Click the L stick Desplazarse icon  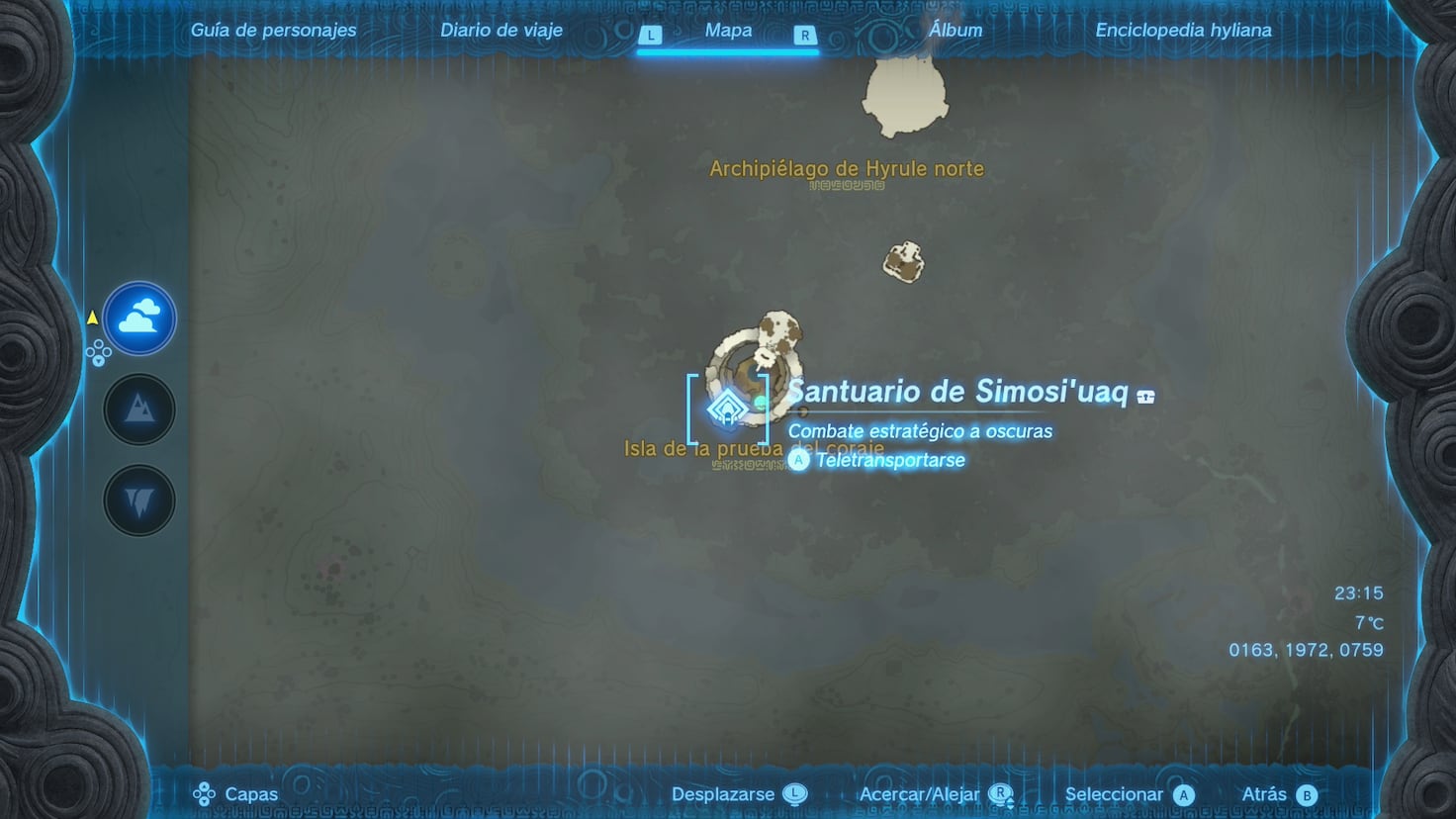tap(796, 793)
